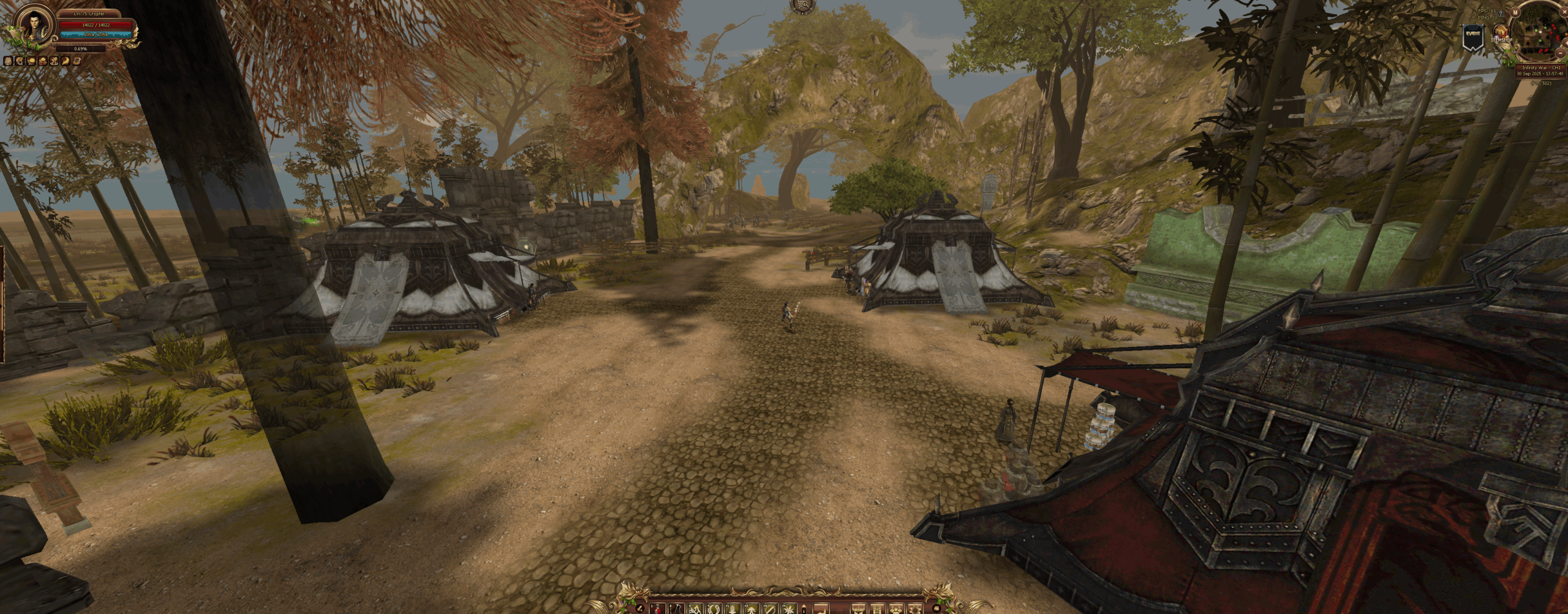Screen dimensions: 1568x614
Task: Activate the F4 skill in the hotbar
Action: [x=789, y=610]
